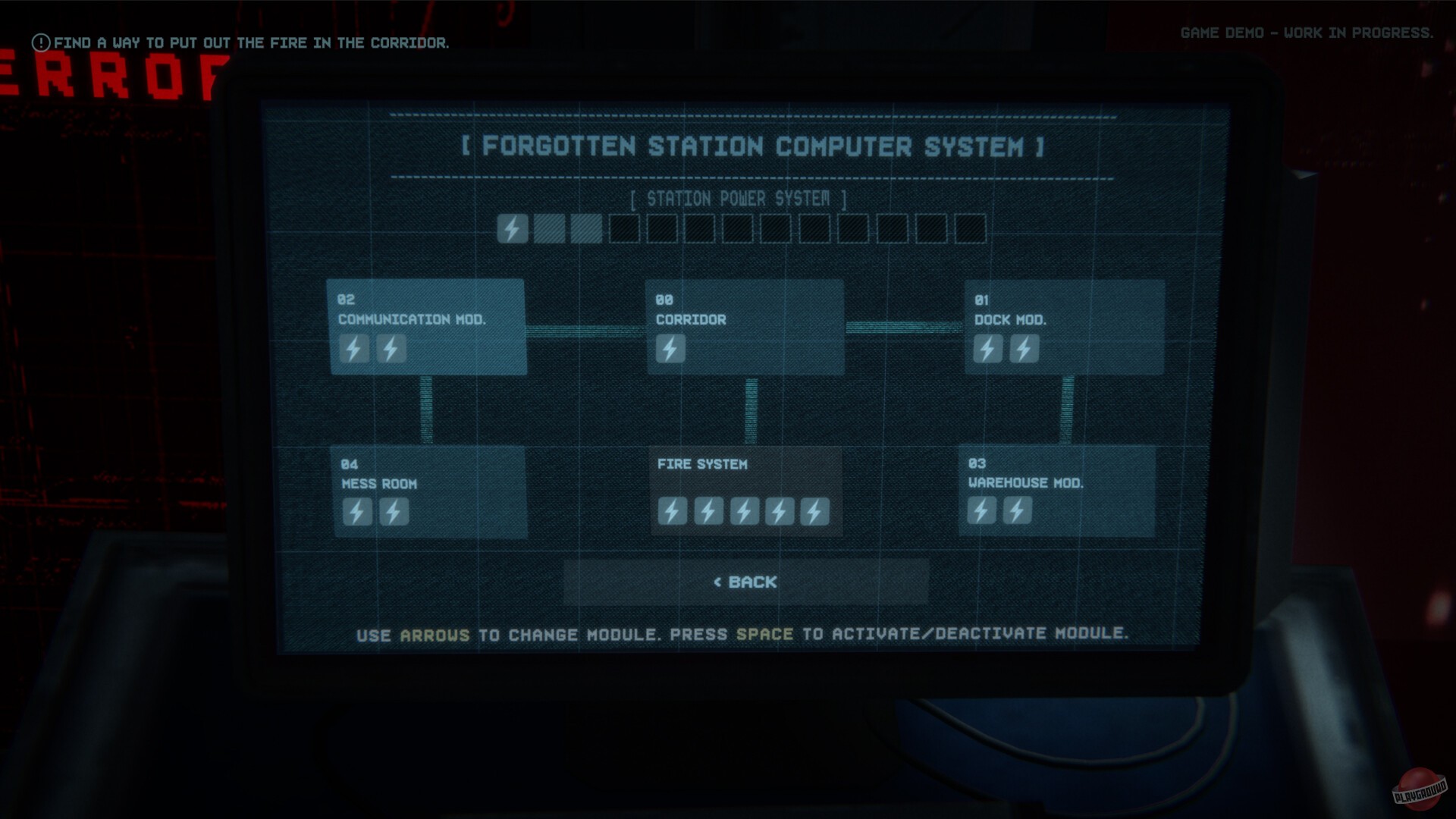Click the Corridor module power bolt icon

670,348
